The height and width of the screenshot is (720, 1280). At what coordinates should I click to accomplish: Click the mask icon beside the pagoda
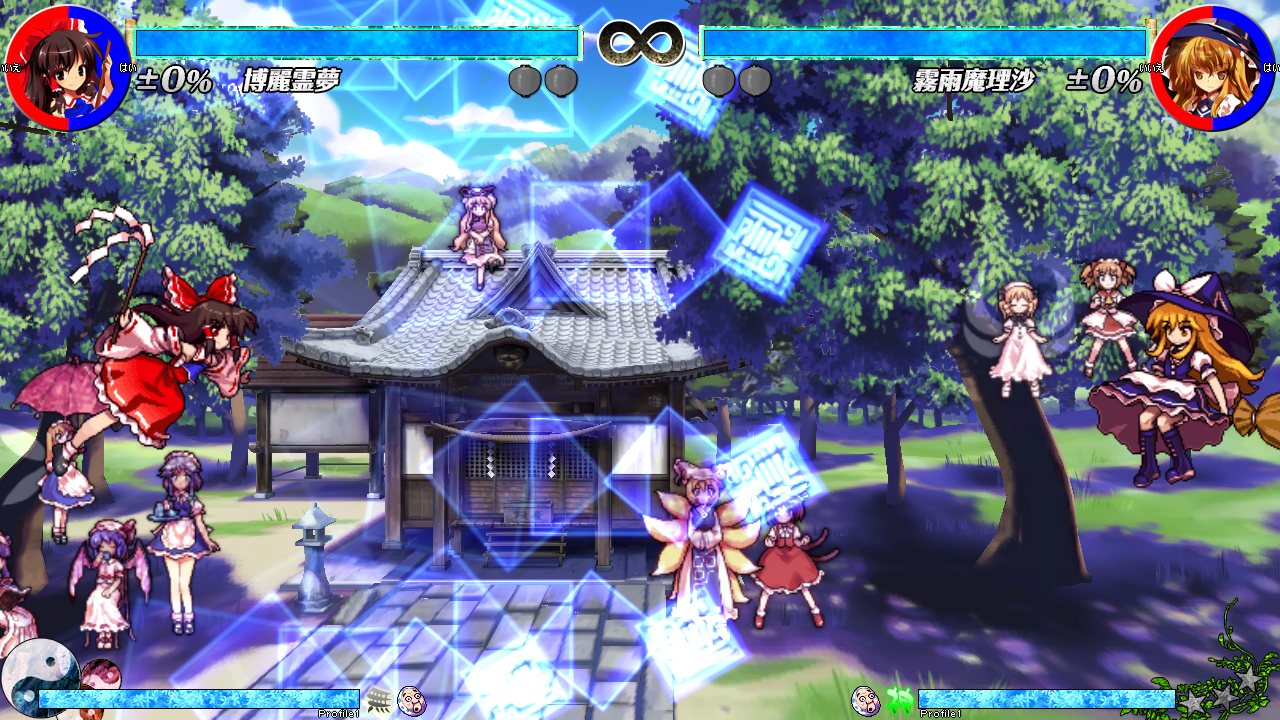coord(411,700)
